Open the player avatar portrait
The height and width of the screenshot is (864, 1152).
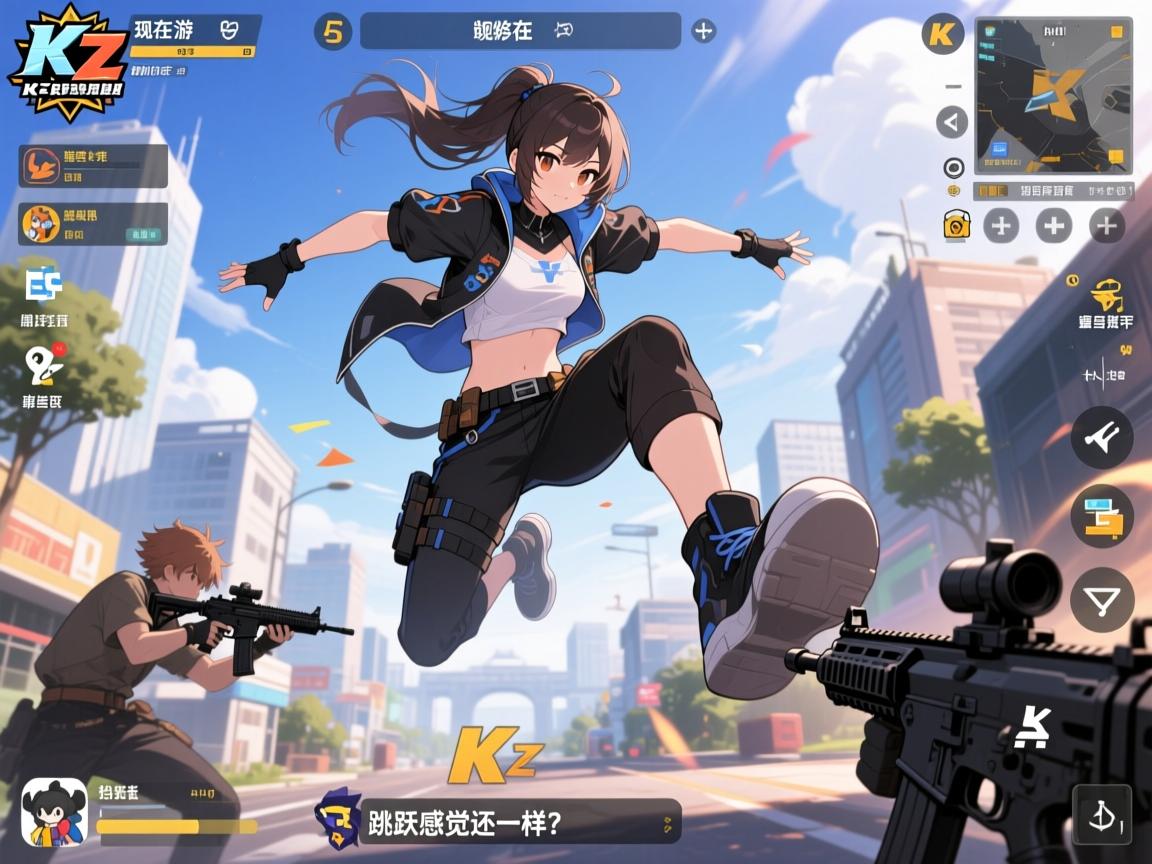click(54, 811)
